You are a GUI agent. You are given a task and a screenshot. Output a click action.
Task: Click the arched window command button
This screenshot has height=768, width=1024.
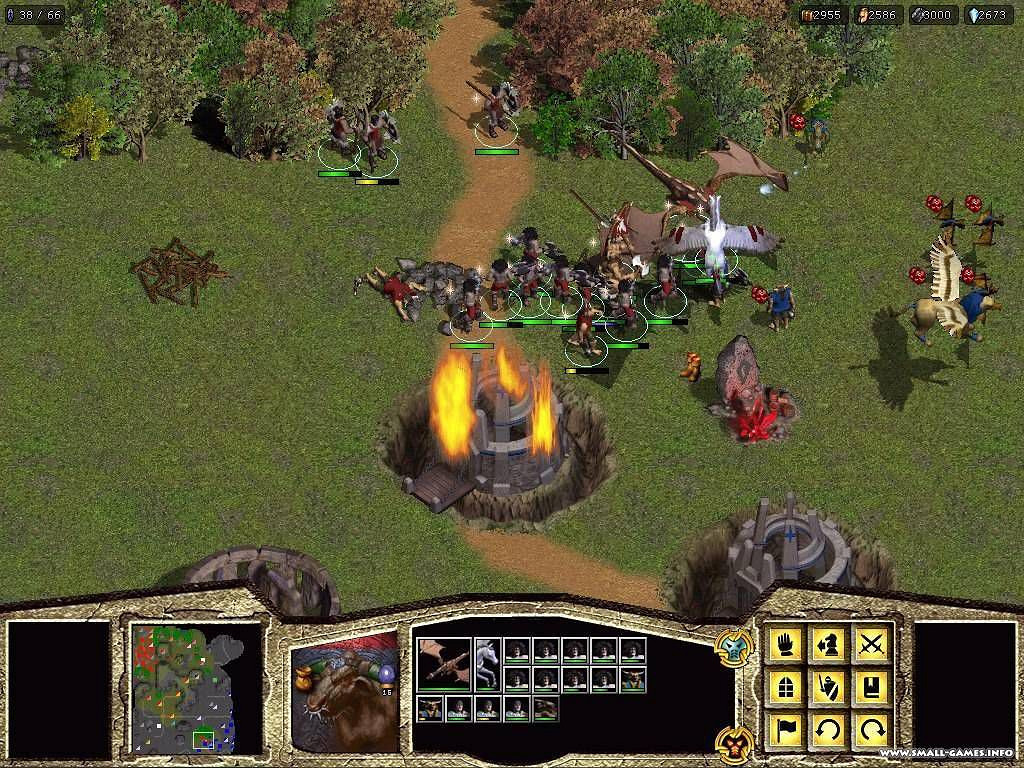click(786, 687)
